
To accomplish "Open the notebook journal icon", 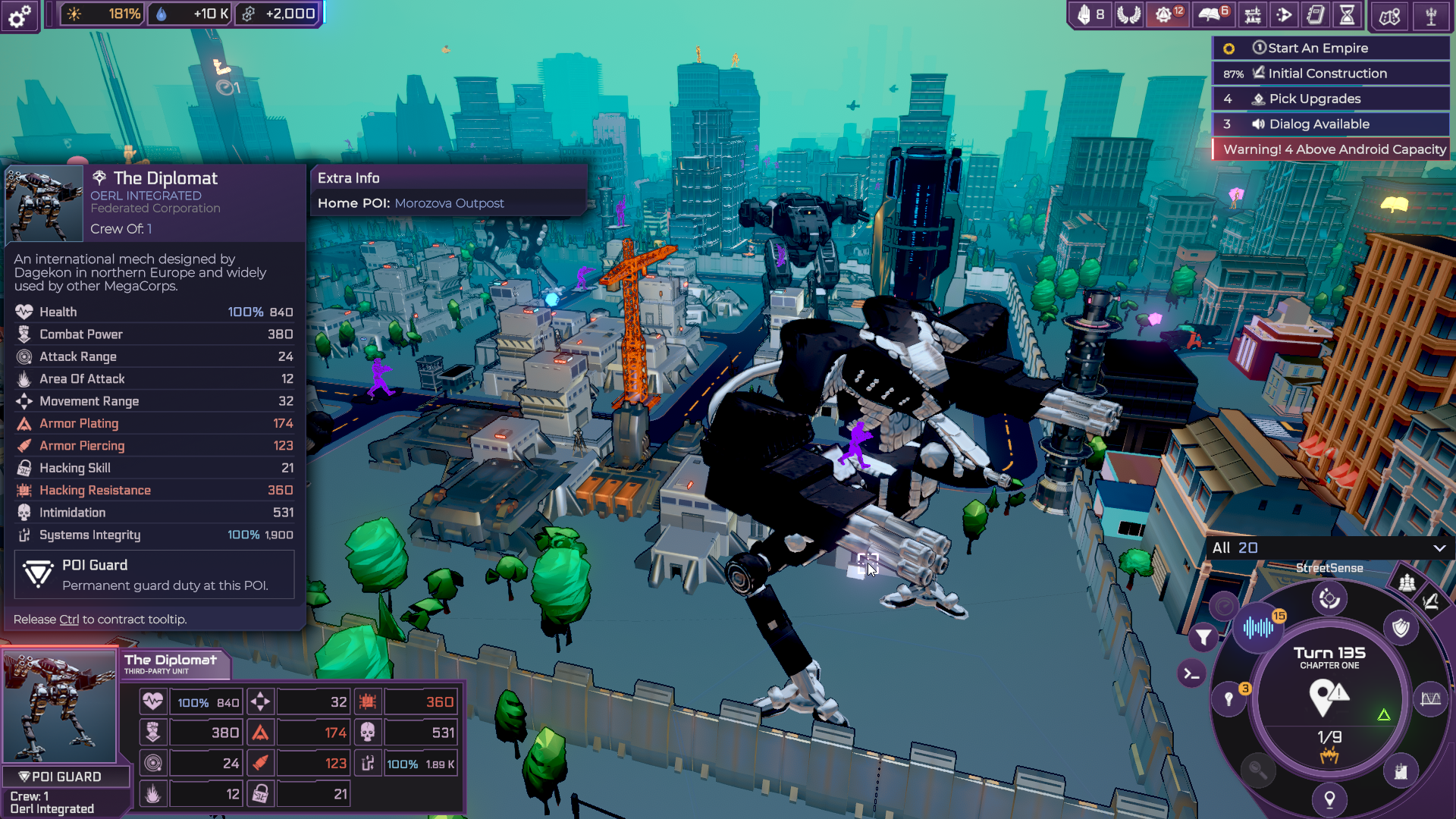I will coord(1316,14).
